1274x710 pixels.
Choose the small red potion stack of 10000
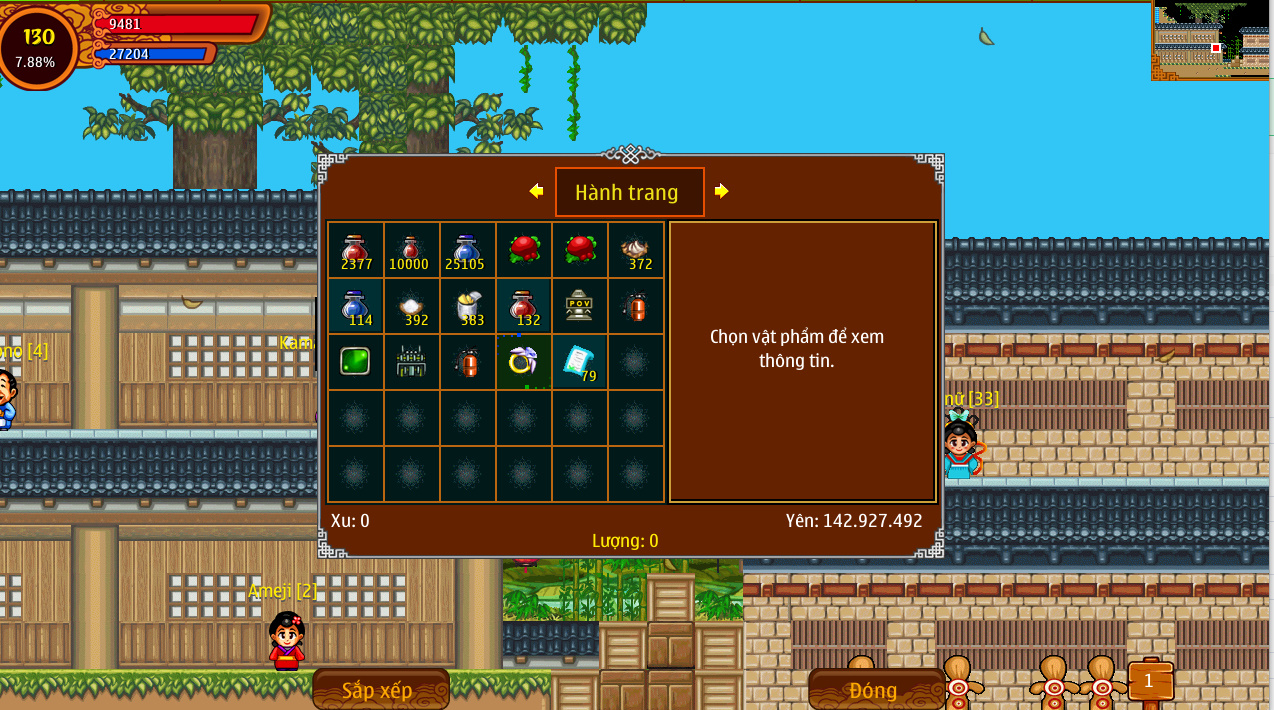tap(412, 250)
